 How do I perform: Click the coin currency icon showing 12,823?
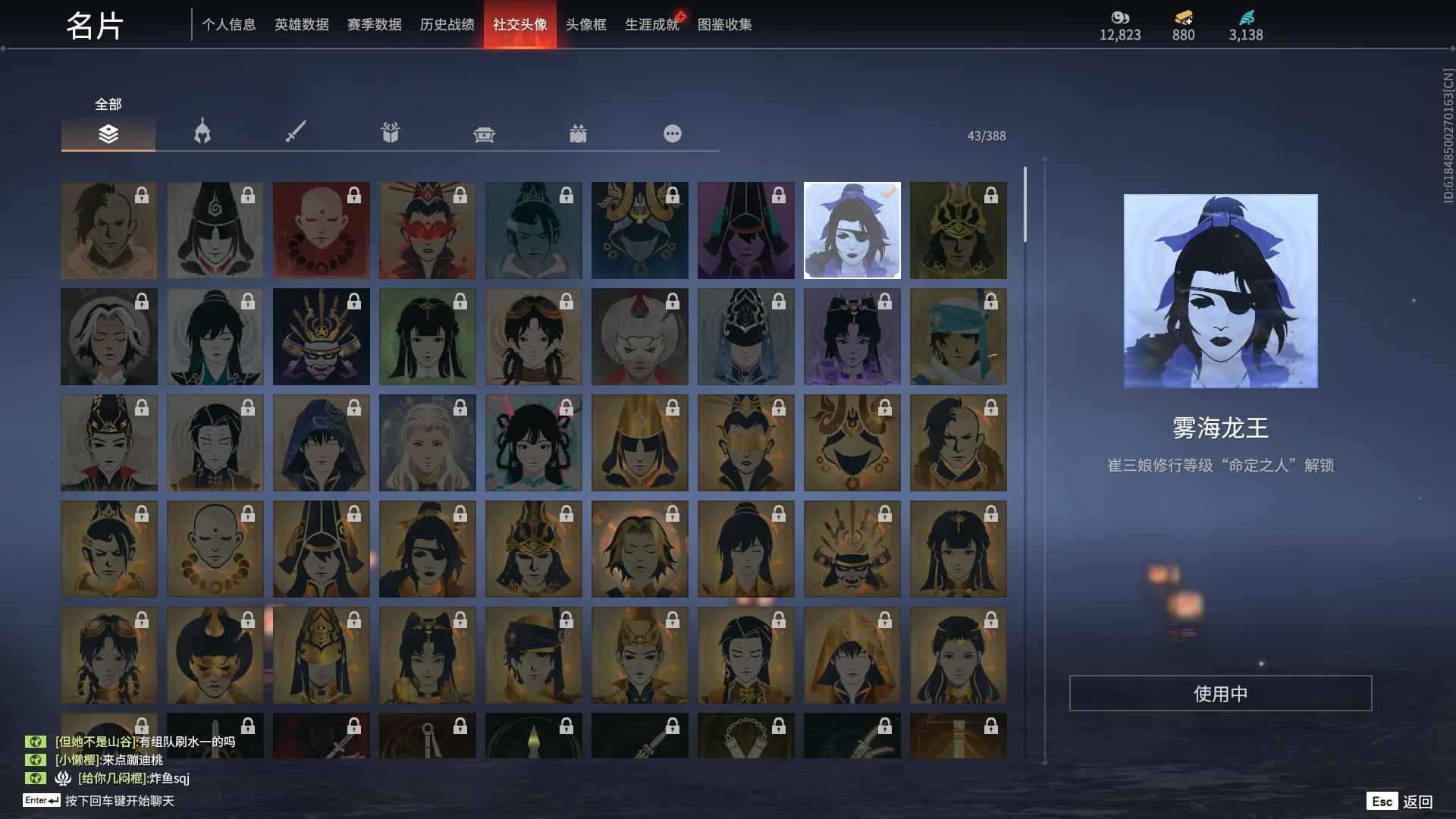coord(1121,18)
